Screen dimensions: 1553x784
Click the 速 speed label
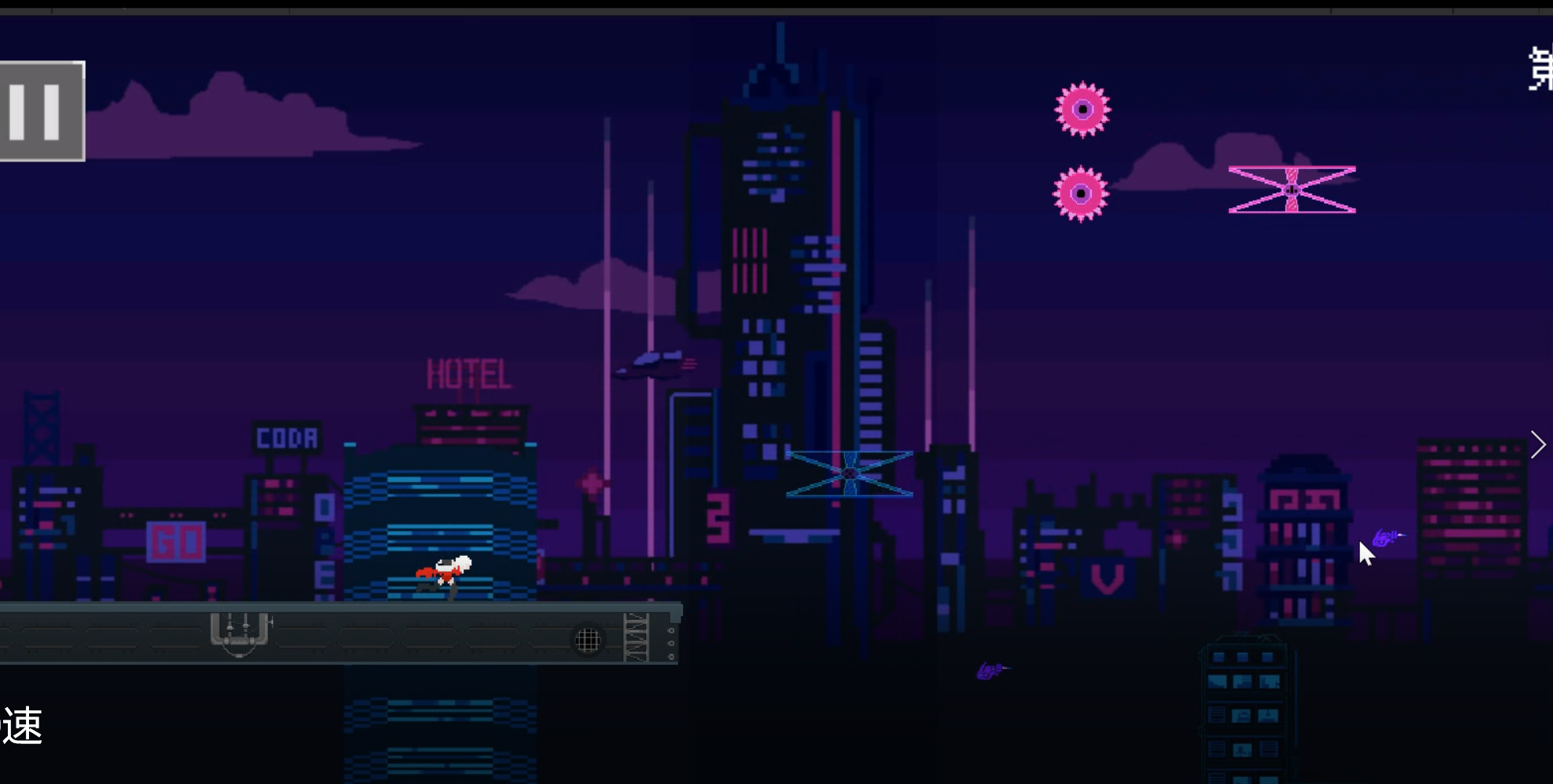[x=24, y=726]
